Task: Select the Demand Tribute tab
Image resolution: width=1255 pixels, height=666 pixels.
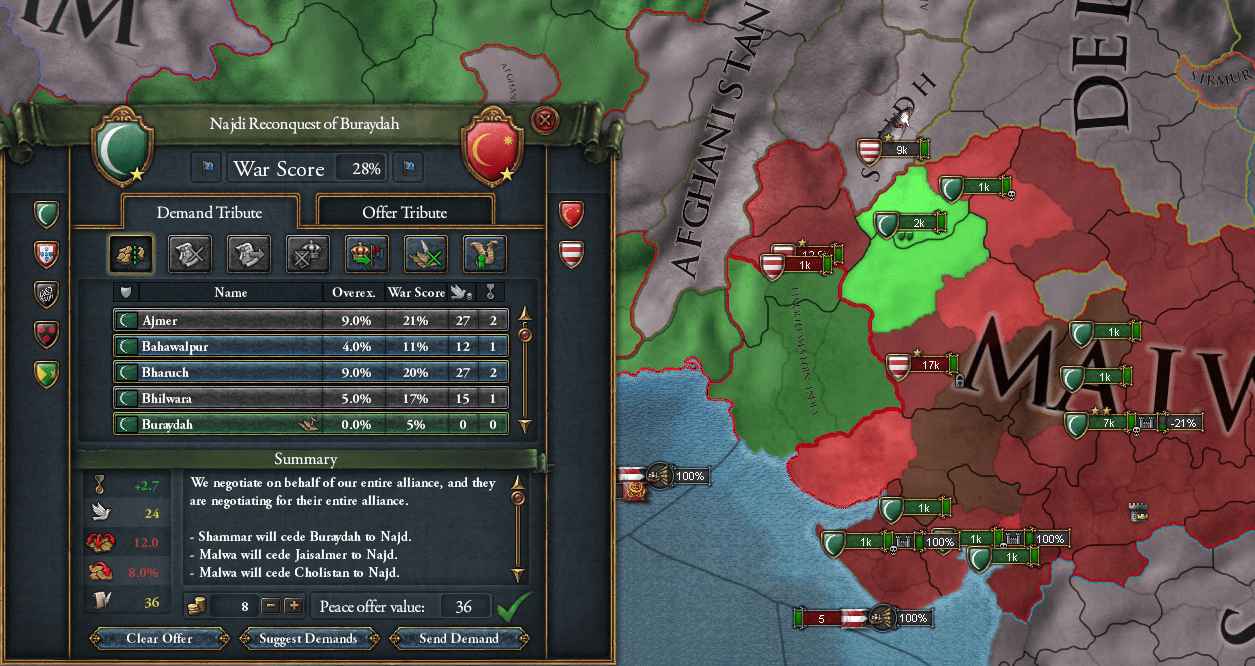Action: click(x=209, y=212)
